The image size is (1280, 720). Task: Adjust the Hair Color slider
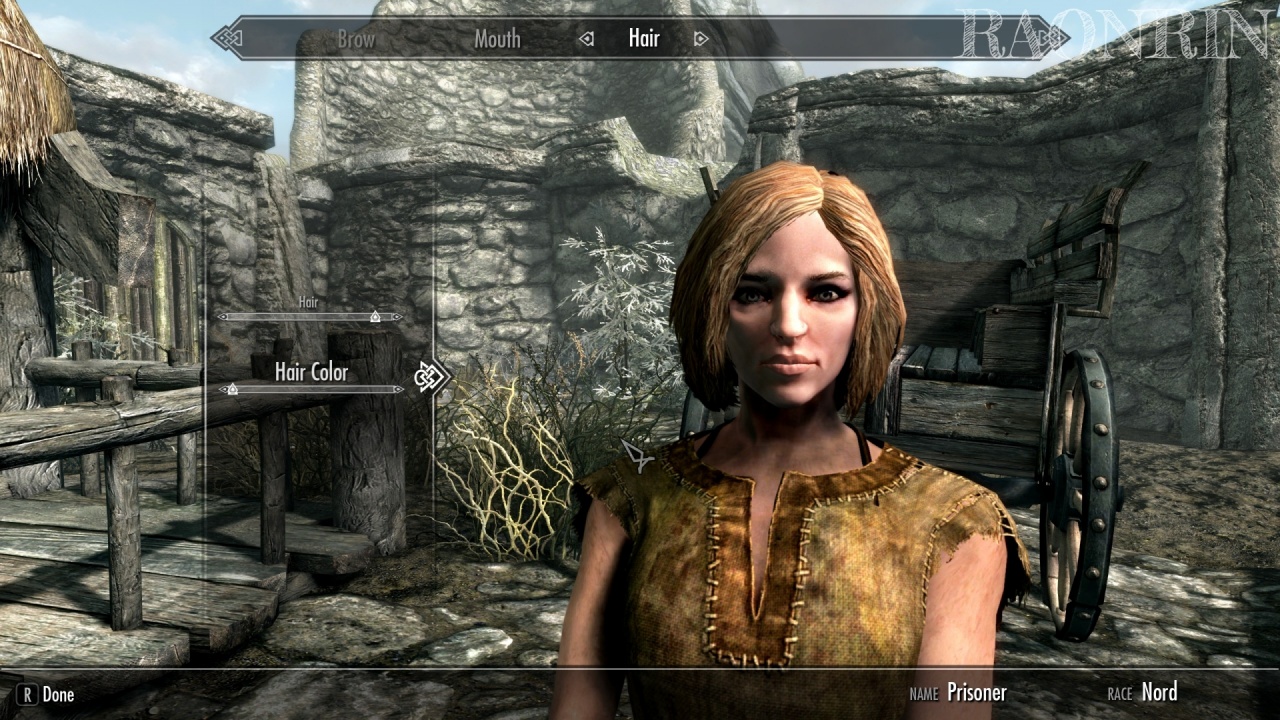[x=233, y=389]
